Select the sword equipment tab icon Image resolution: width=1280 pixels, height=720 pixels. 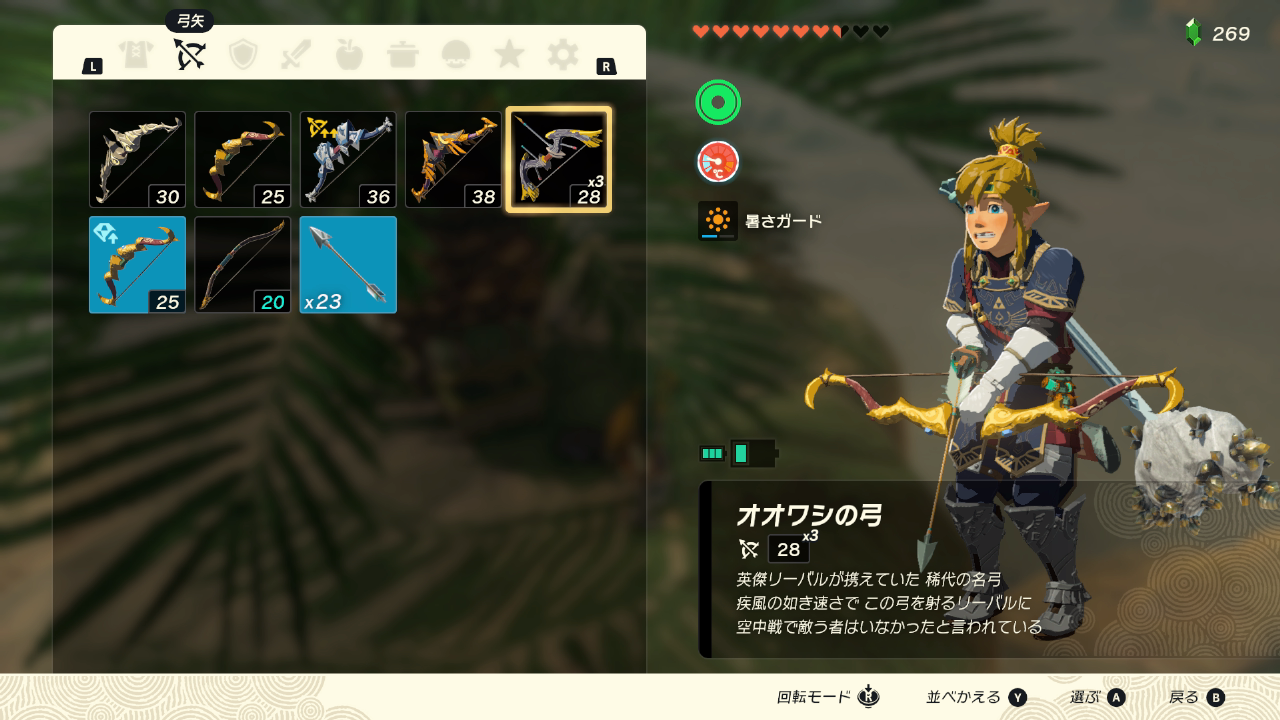coord(294,55)
